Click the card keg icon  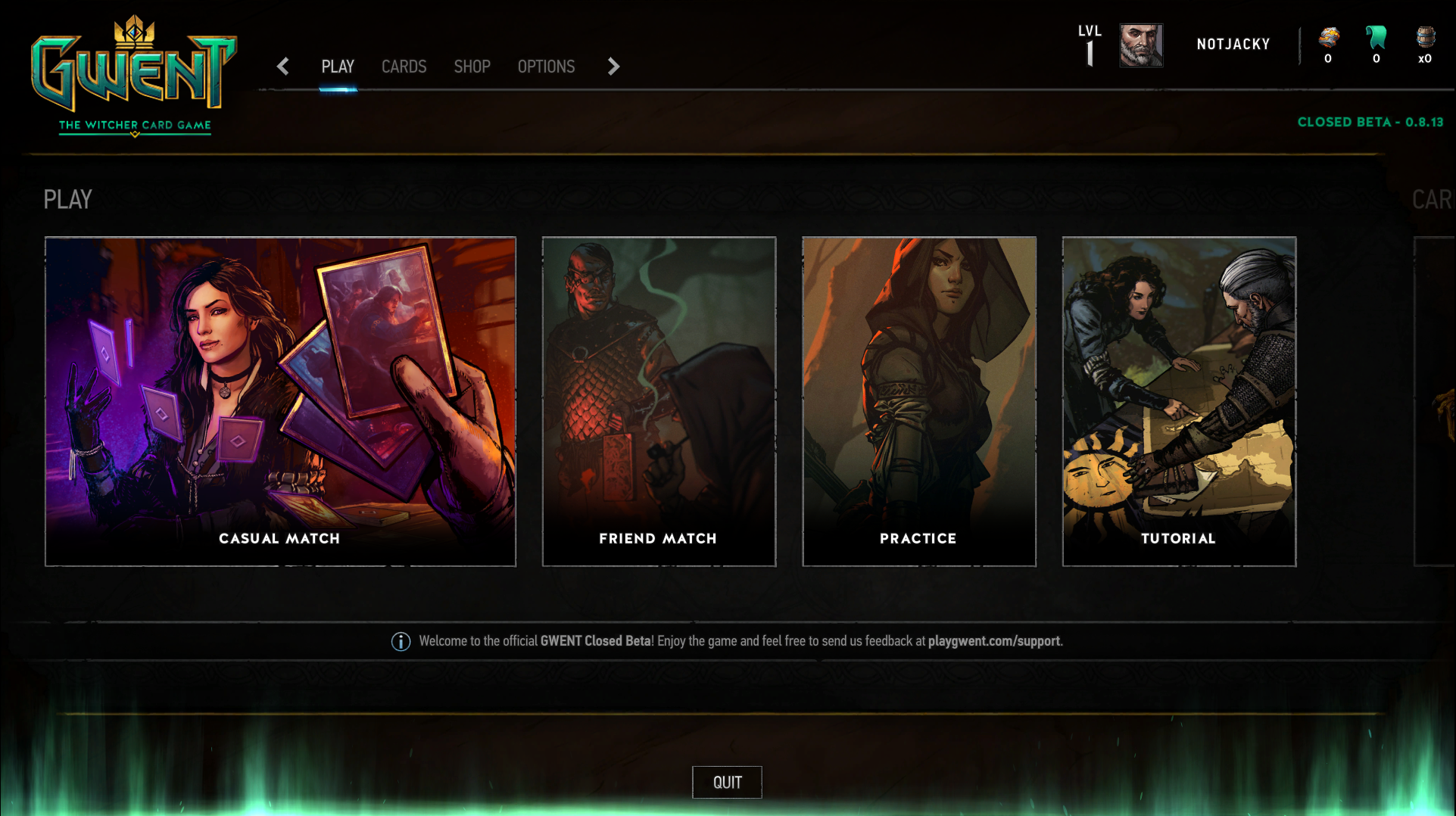(1425, 38)
